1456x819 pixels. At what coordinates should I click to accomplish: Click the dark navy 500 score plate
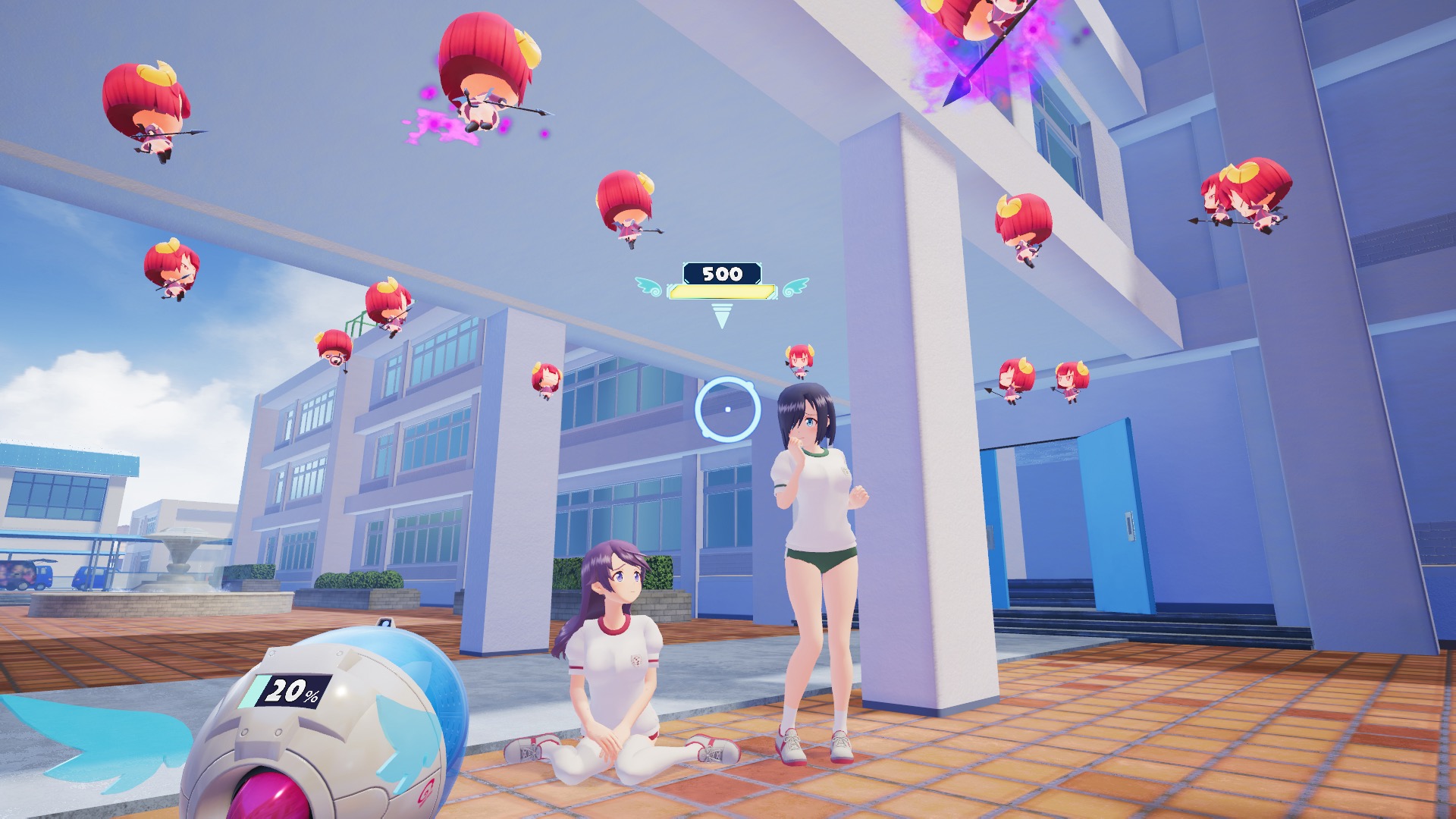tap(723, 273)
